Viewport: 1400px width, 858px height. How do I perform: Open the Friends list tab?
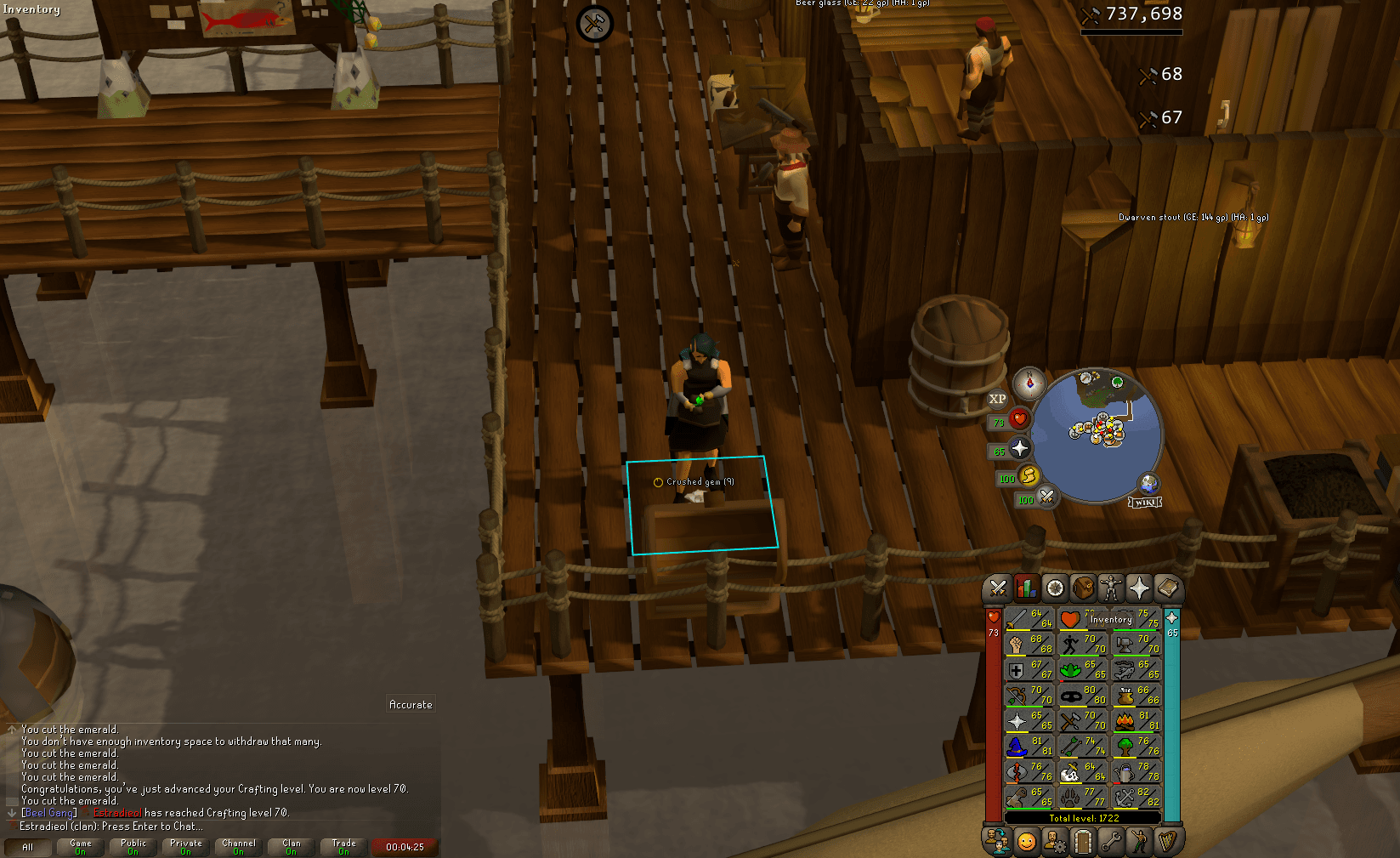point(996,842)
